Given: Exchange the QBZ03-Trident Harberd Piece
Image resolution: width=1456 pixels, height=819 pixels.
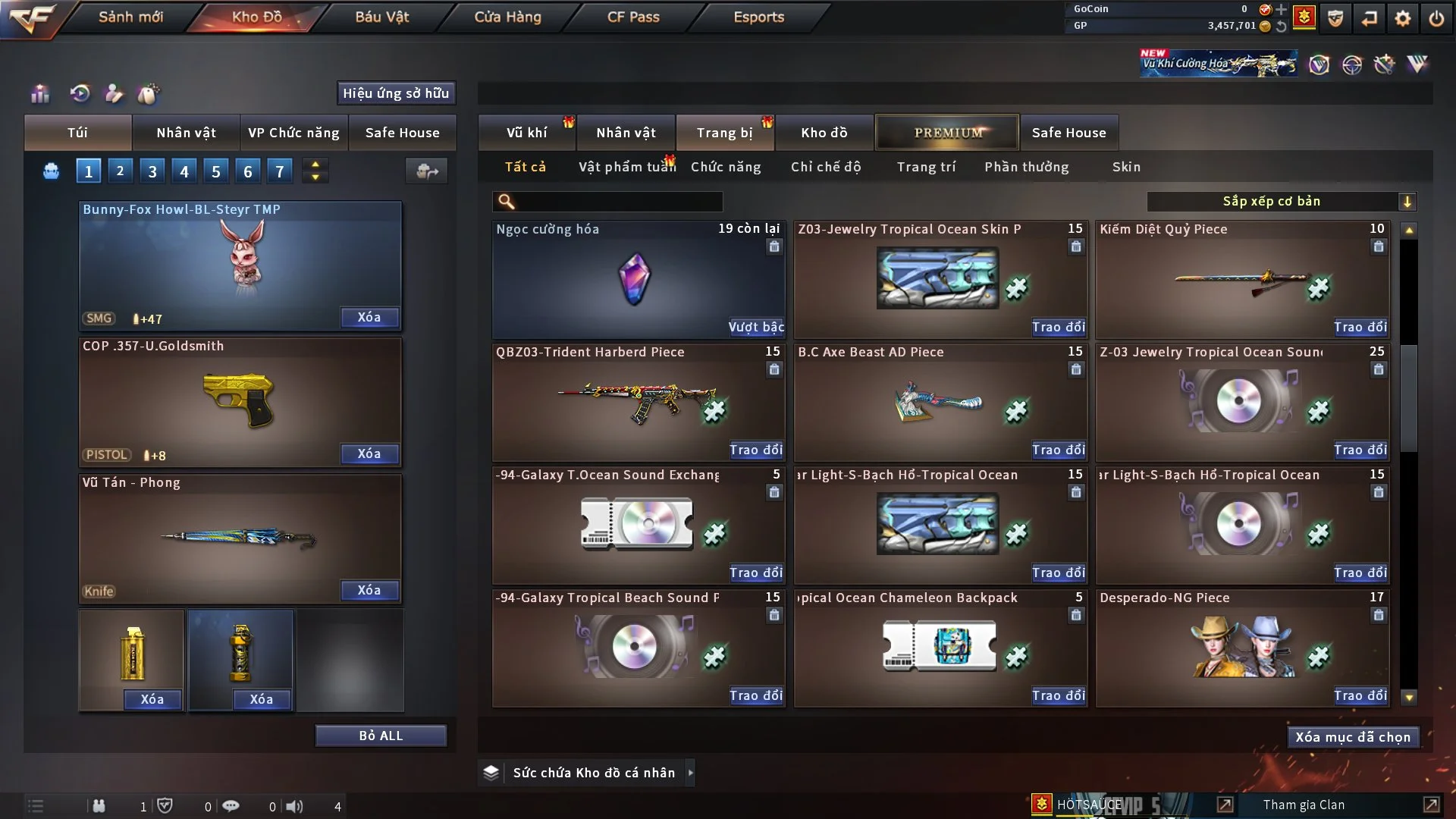Looking at the screenshot, I should [755, 450].
